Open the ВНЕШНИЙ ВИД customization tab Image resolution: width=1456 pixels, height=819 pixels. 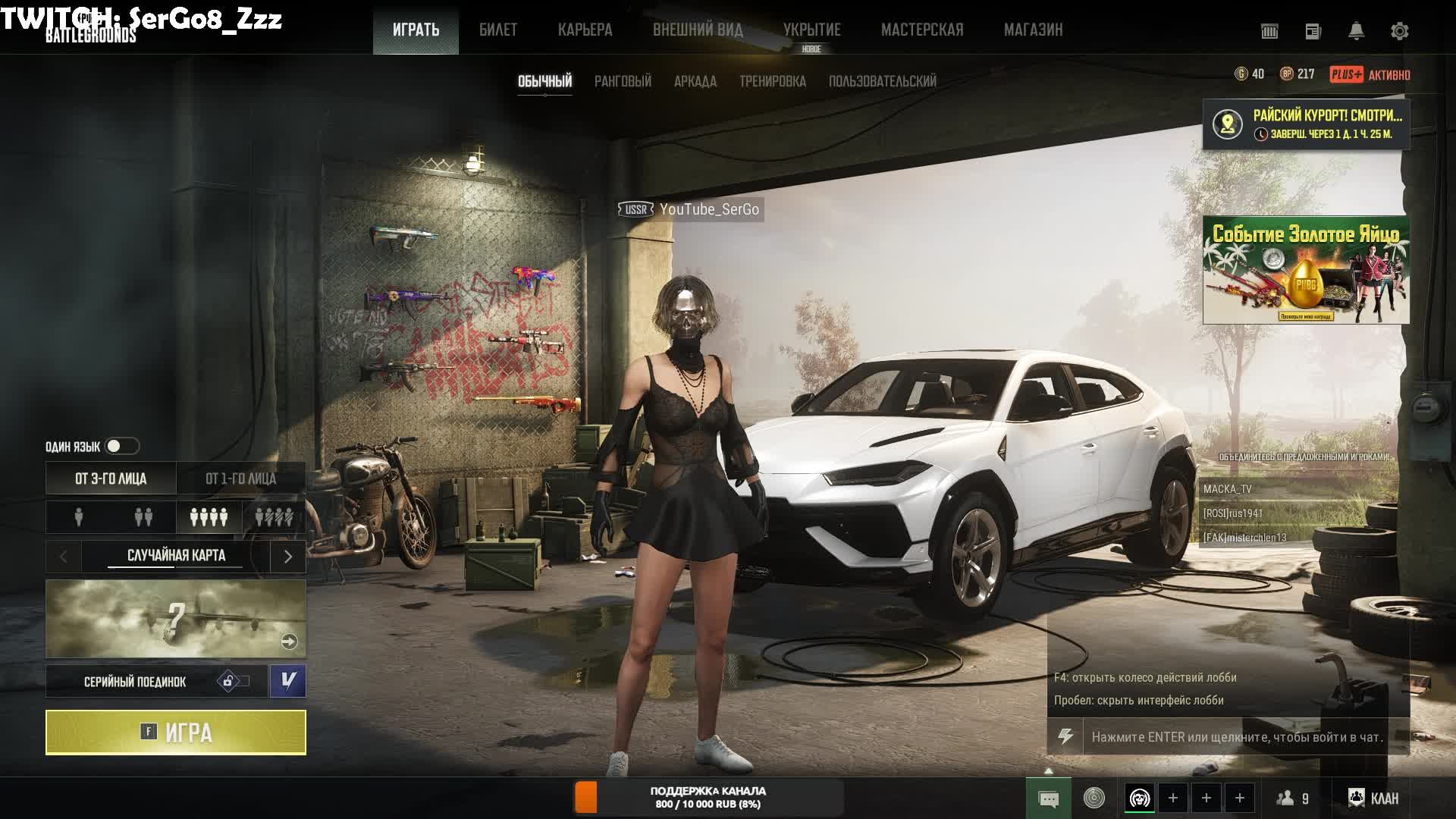click(698, 30)
